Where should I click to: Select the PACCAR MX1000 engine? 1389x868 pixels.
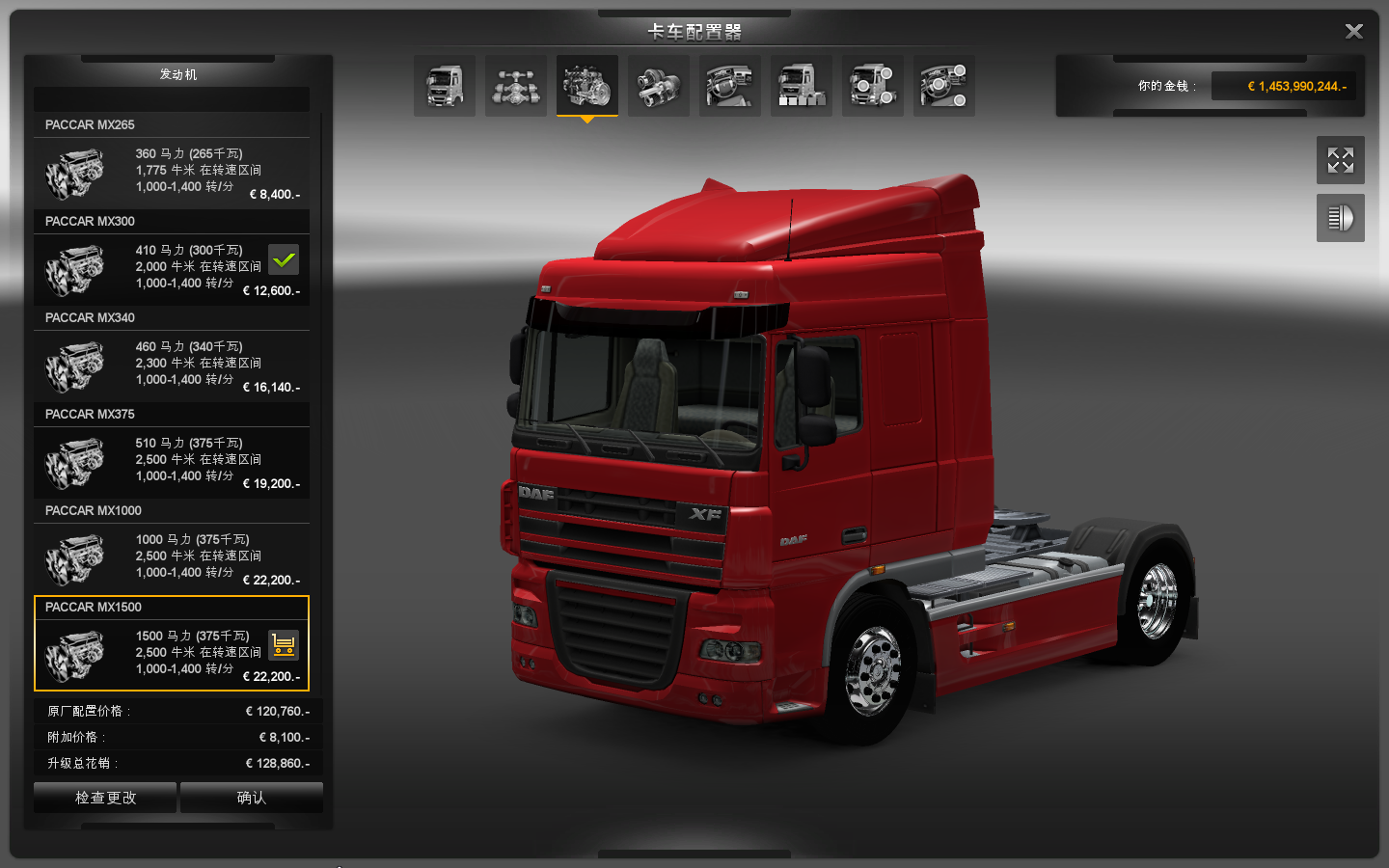point(172,559)
